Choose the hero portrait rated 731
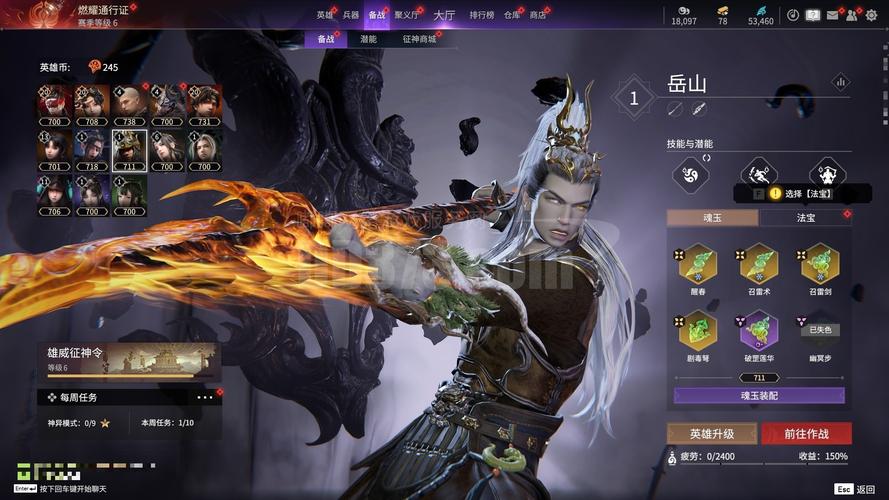The image size is (889, 500). (x=203, y=103)
